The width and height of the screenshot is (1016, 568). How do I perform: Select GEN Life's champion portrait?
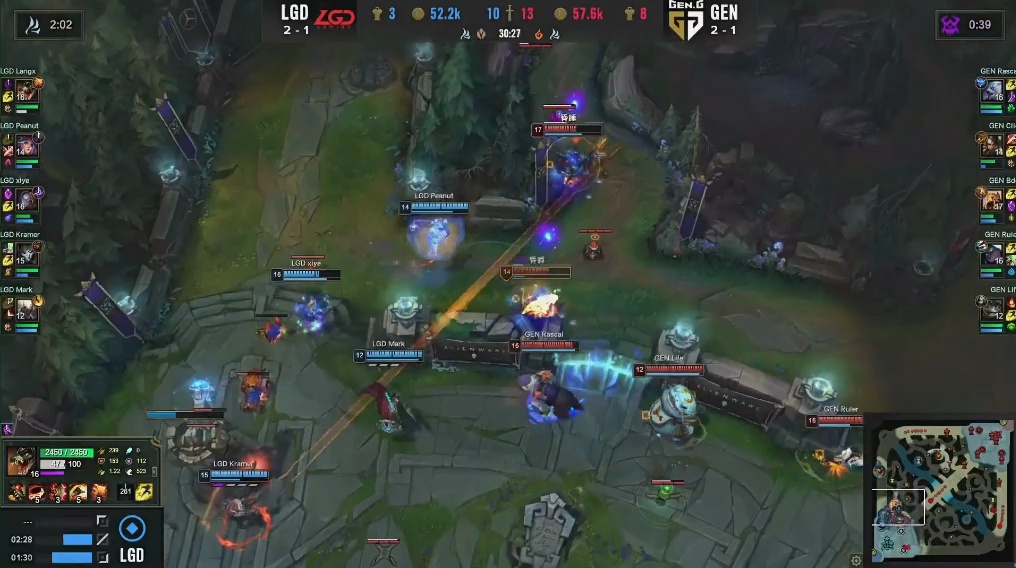(x=991, y=309)
